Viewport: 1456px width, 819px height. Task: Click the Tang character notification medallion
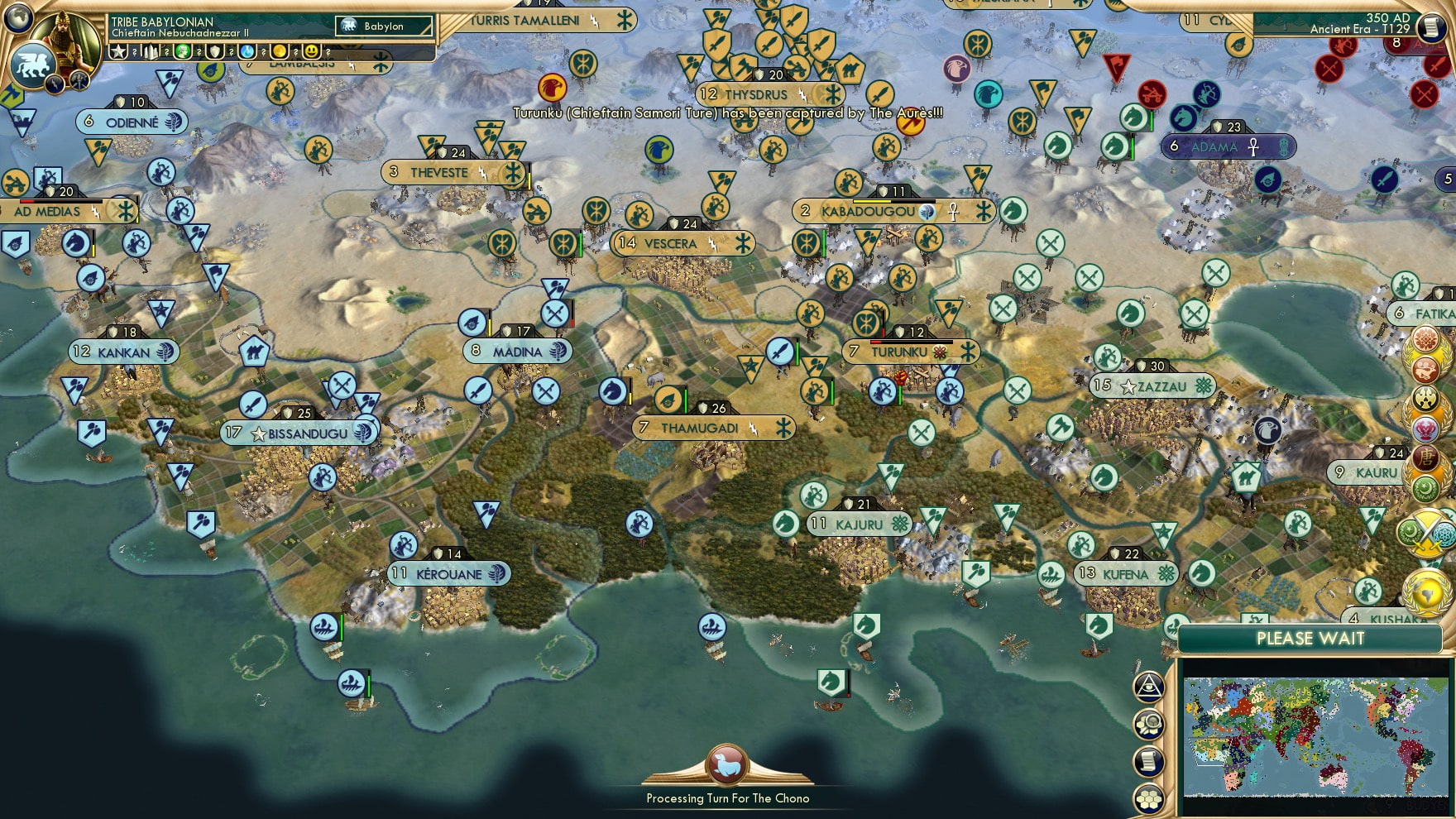click(1426, 458)
